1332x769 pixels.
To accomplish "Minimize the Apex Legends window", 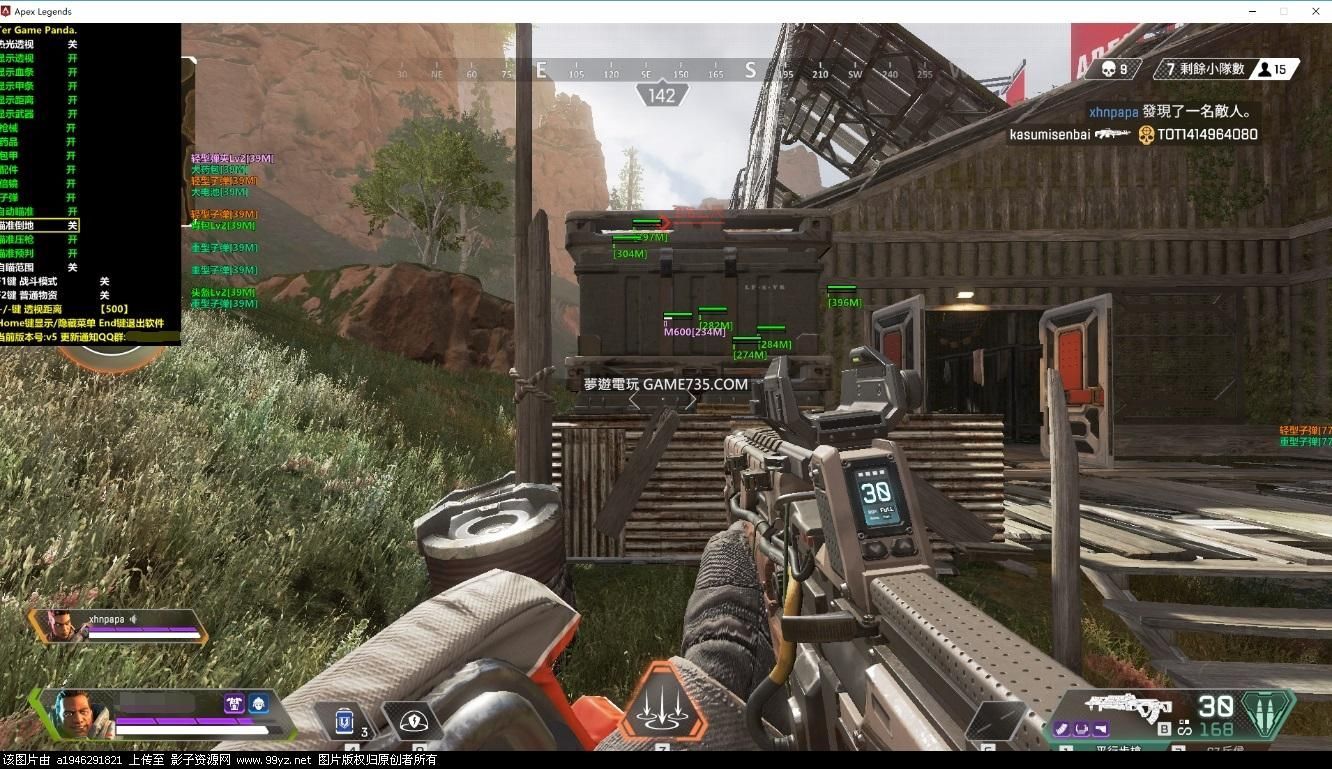I will (1254, 11).
